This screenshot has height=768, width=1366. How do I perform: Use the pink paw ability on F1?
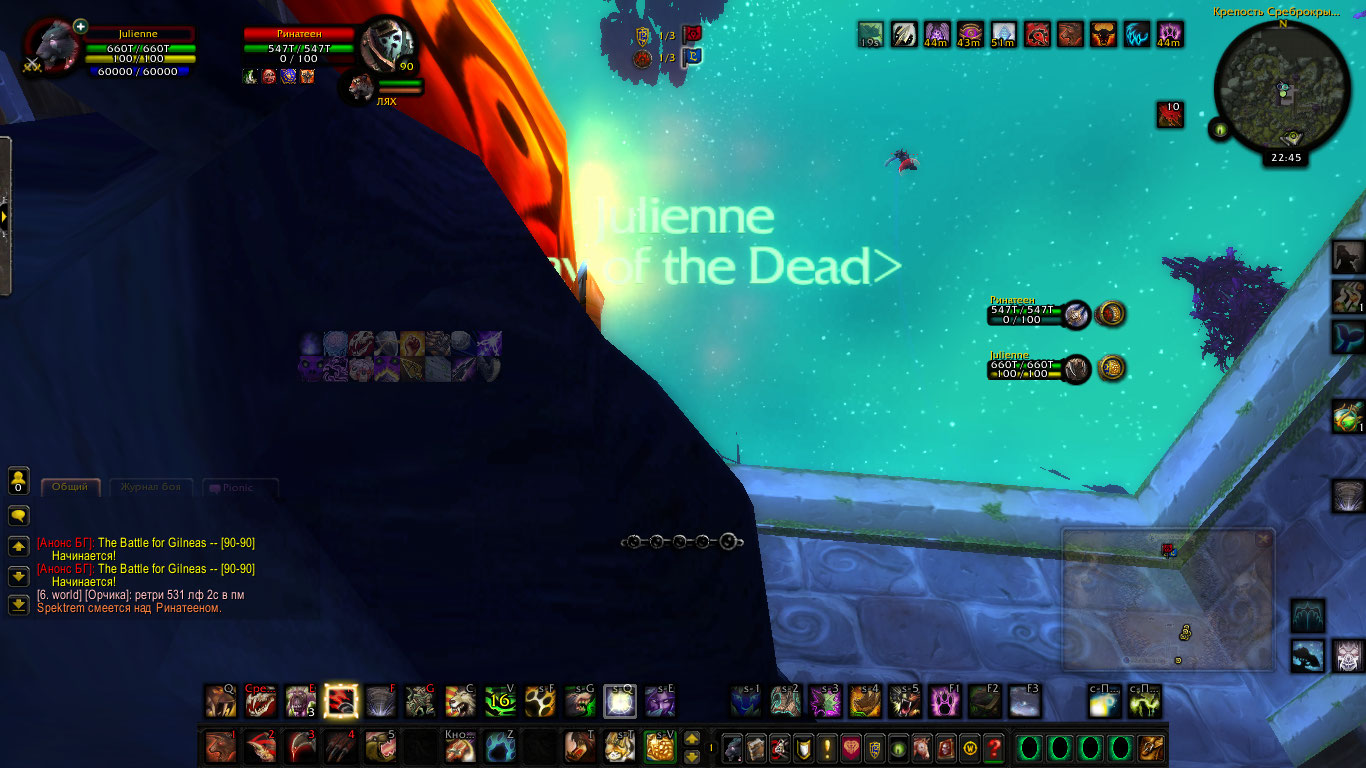(945, 701)
